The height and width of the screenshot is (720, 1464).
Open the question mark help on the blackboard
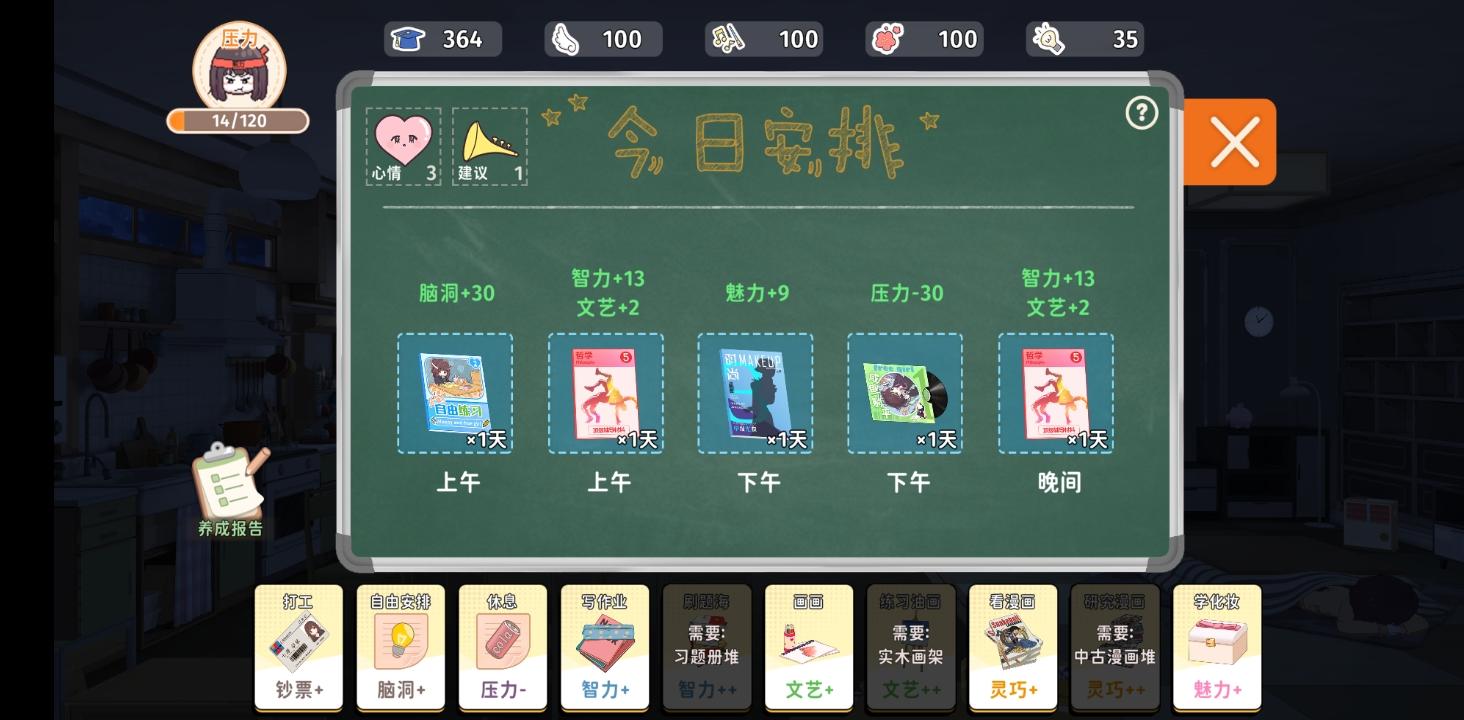click(1141, 114)
